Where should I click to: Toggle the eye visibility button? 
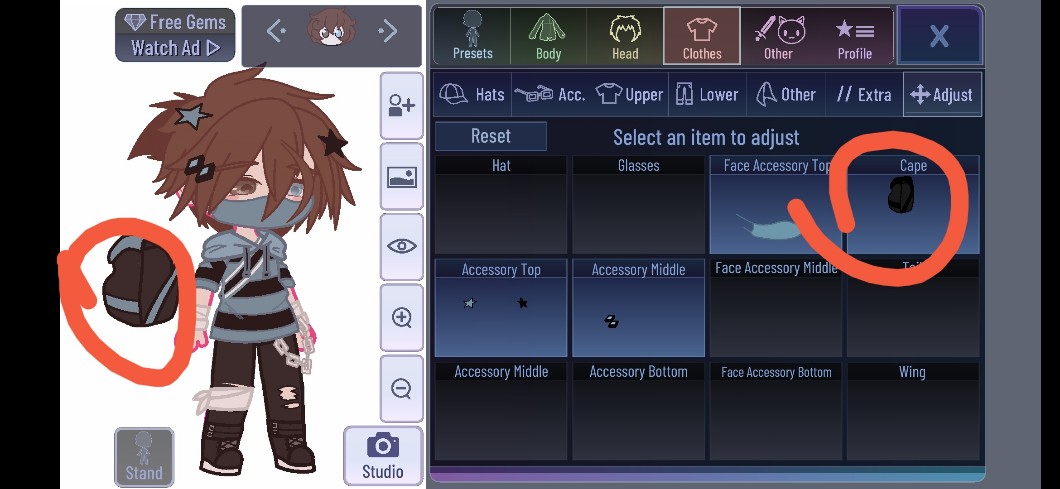(402, 246)
